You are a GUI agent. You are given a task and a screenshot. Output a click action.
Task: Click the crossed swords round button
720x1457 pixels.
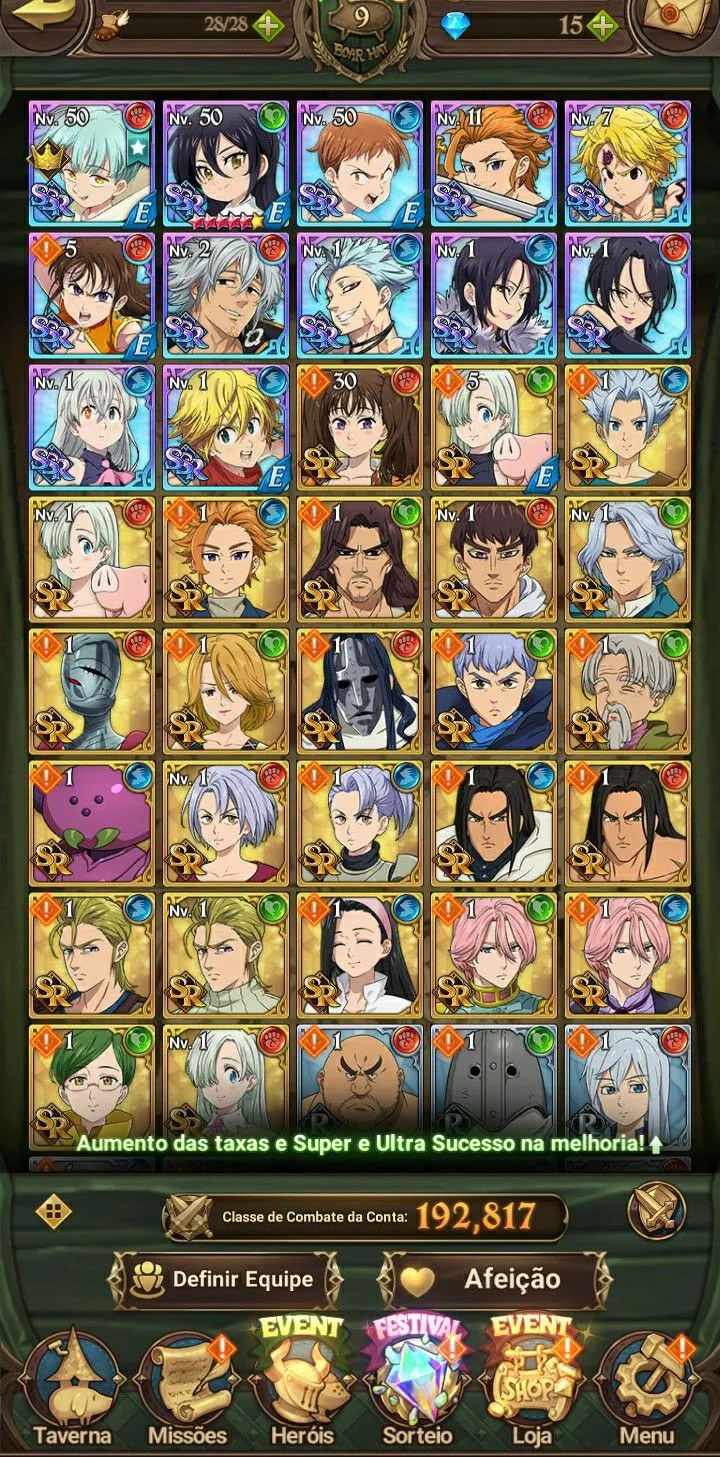pos(655,1213)
